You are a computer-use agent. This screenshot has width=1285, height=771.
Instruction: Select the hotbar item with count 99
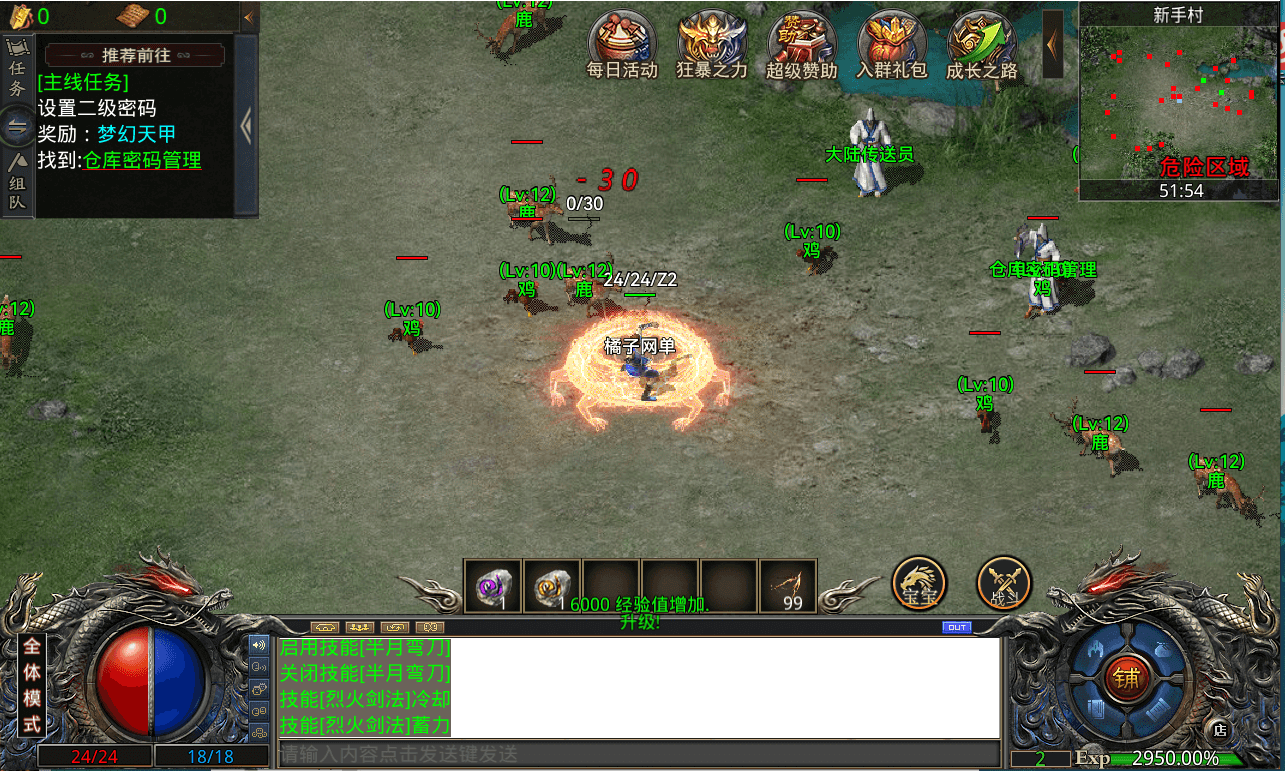coord(788,586)
